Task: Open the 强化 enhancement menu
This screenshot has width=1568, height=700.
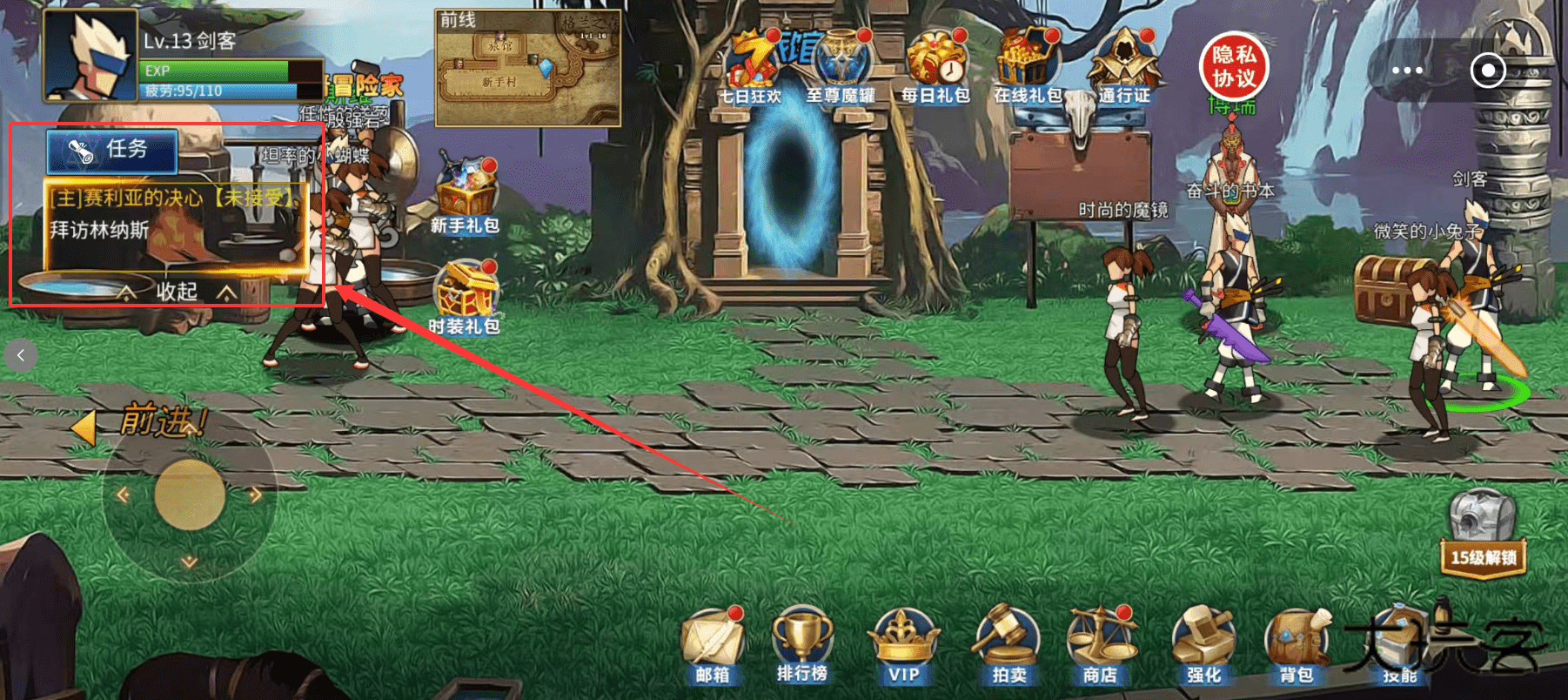Action: (x=1204, y=645)
